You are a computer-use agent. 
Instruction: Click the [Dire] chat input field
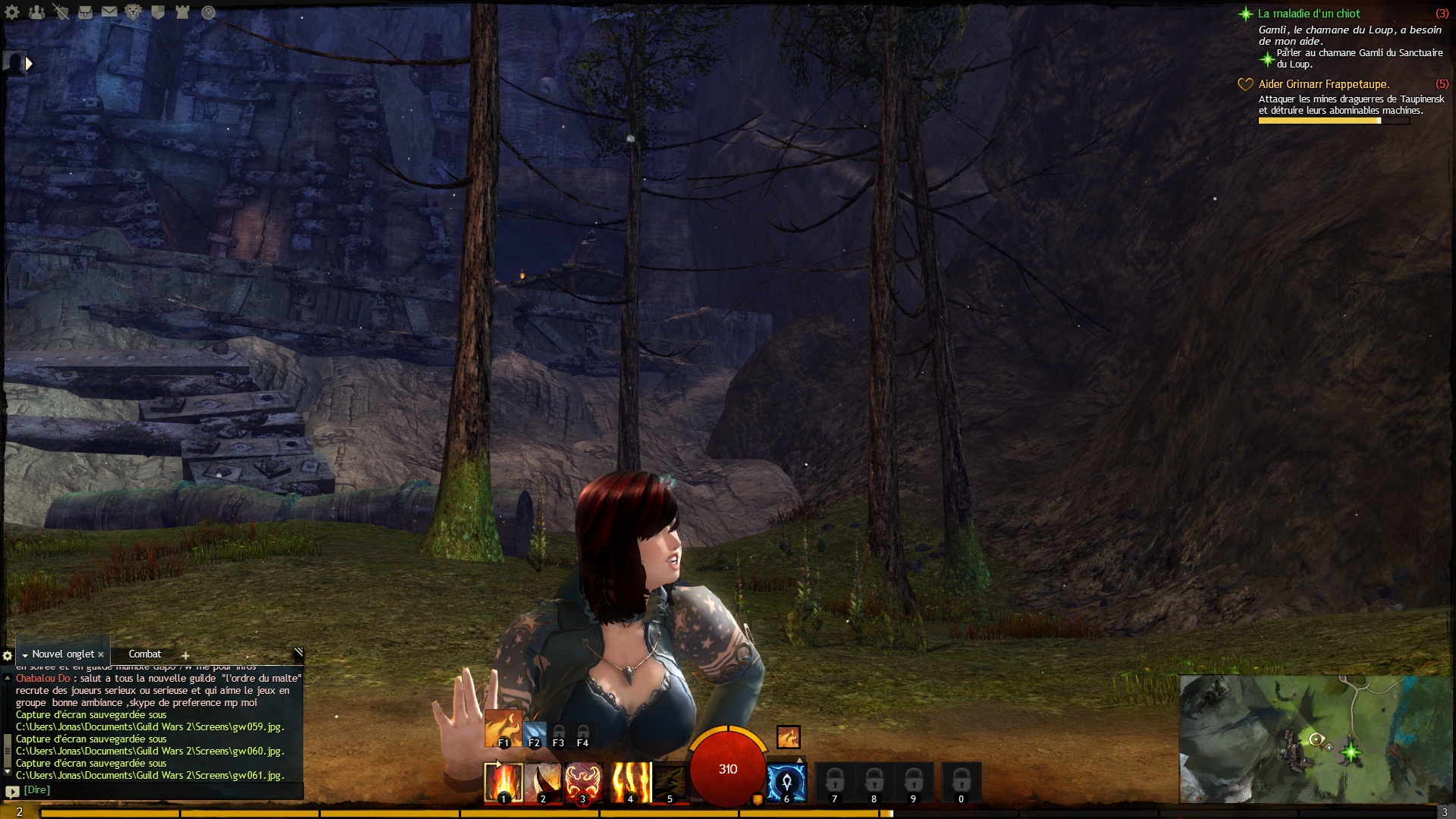[x=152, y=790]
